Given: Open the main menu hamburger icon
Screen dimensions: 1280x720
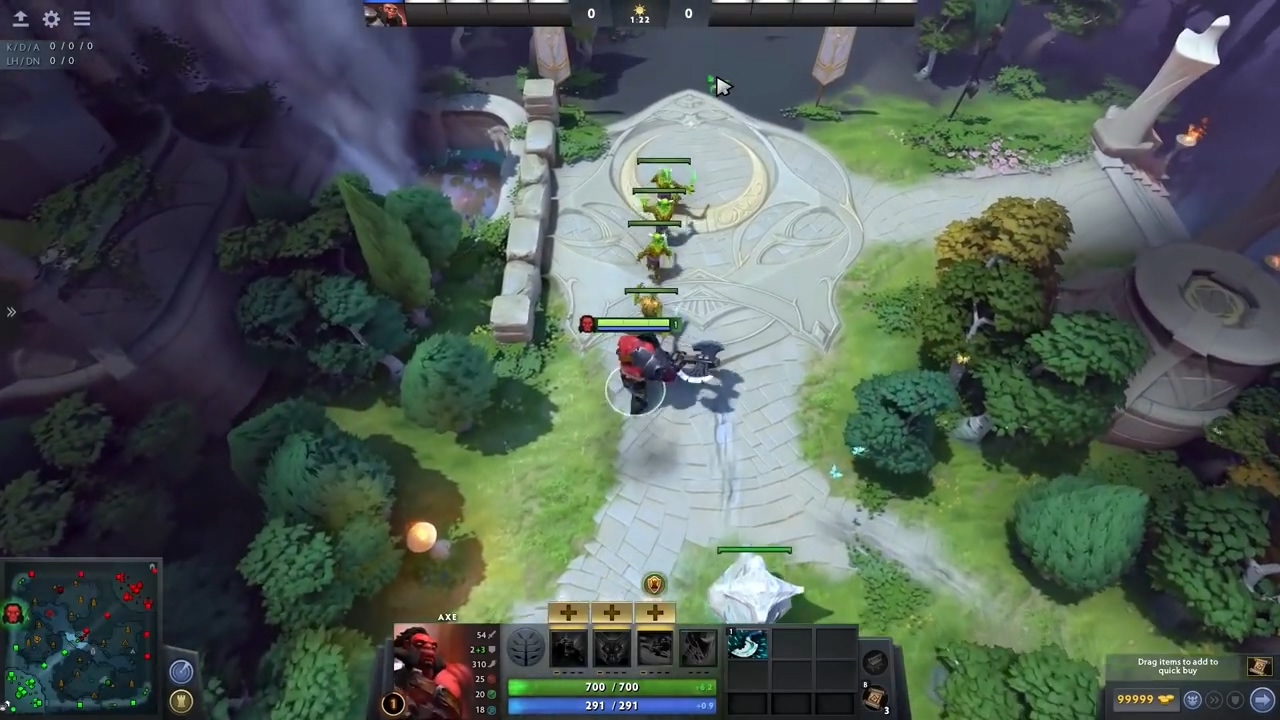Looking at the screenshot, I should click(82, 18).
